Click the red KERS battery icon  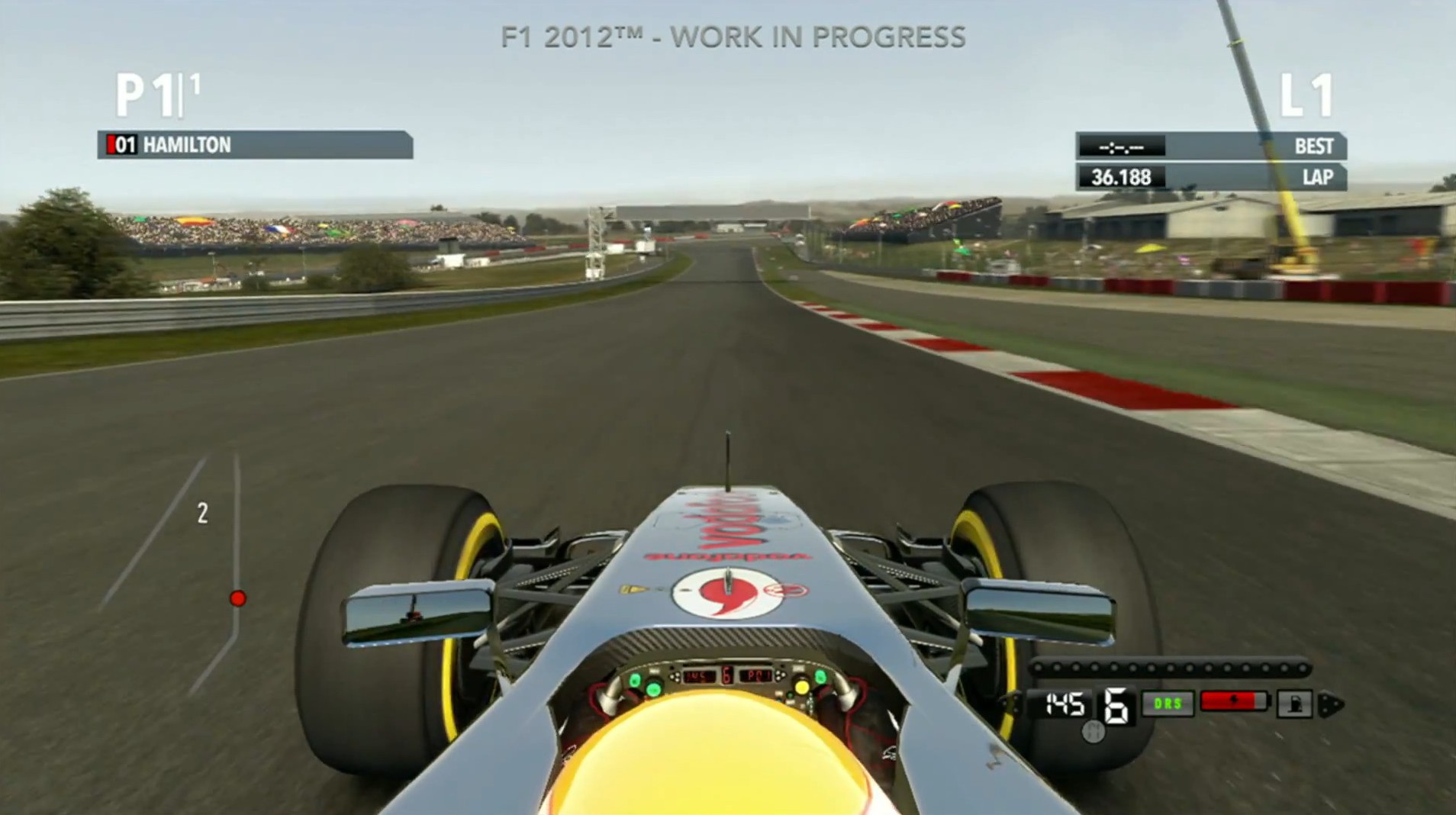pos(1234,701)
